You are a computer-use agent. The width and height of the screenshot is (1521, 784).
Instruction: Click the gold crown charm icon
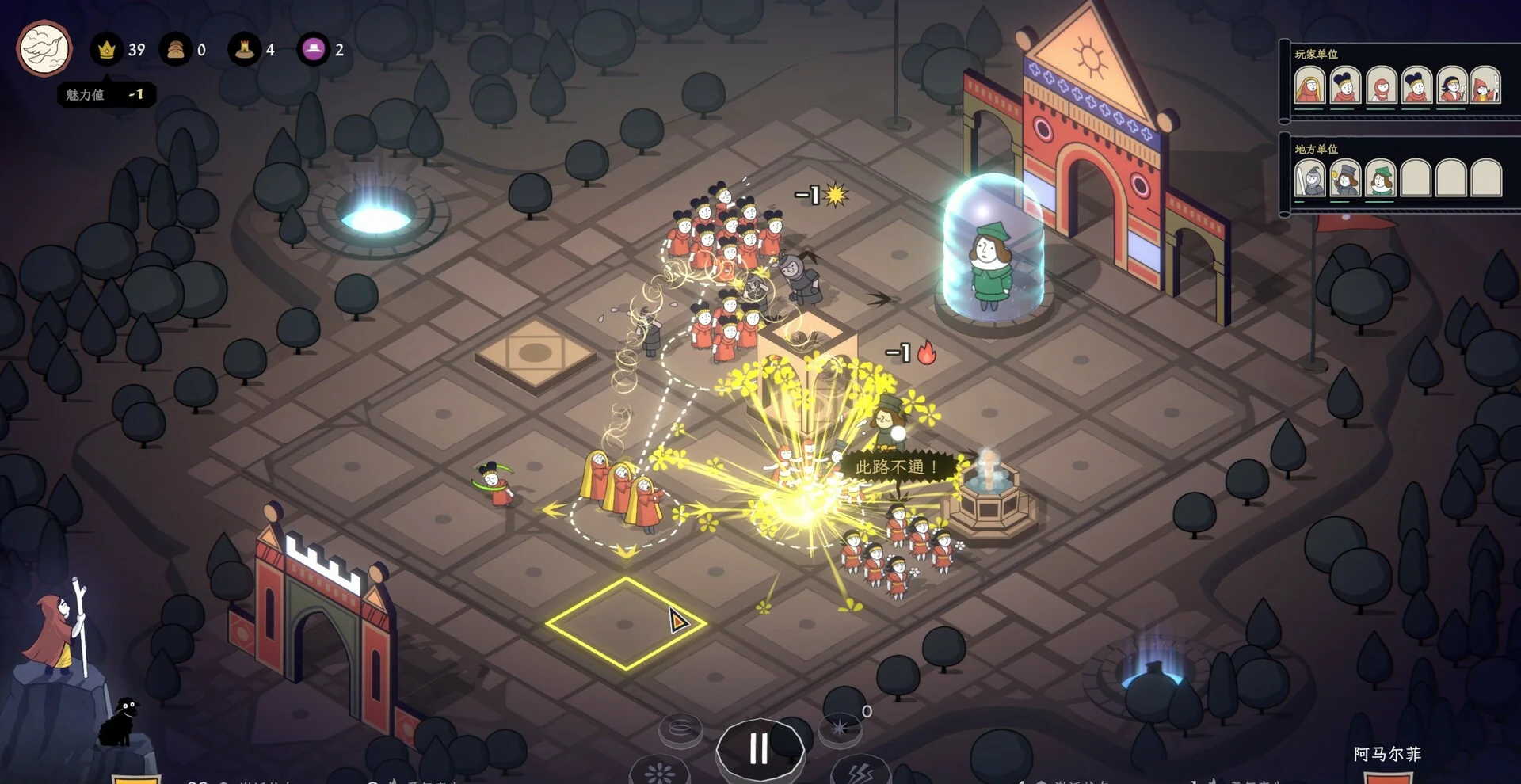pyautogui.click(x=106, y=50)
